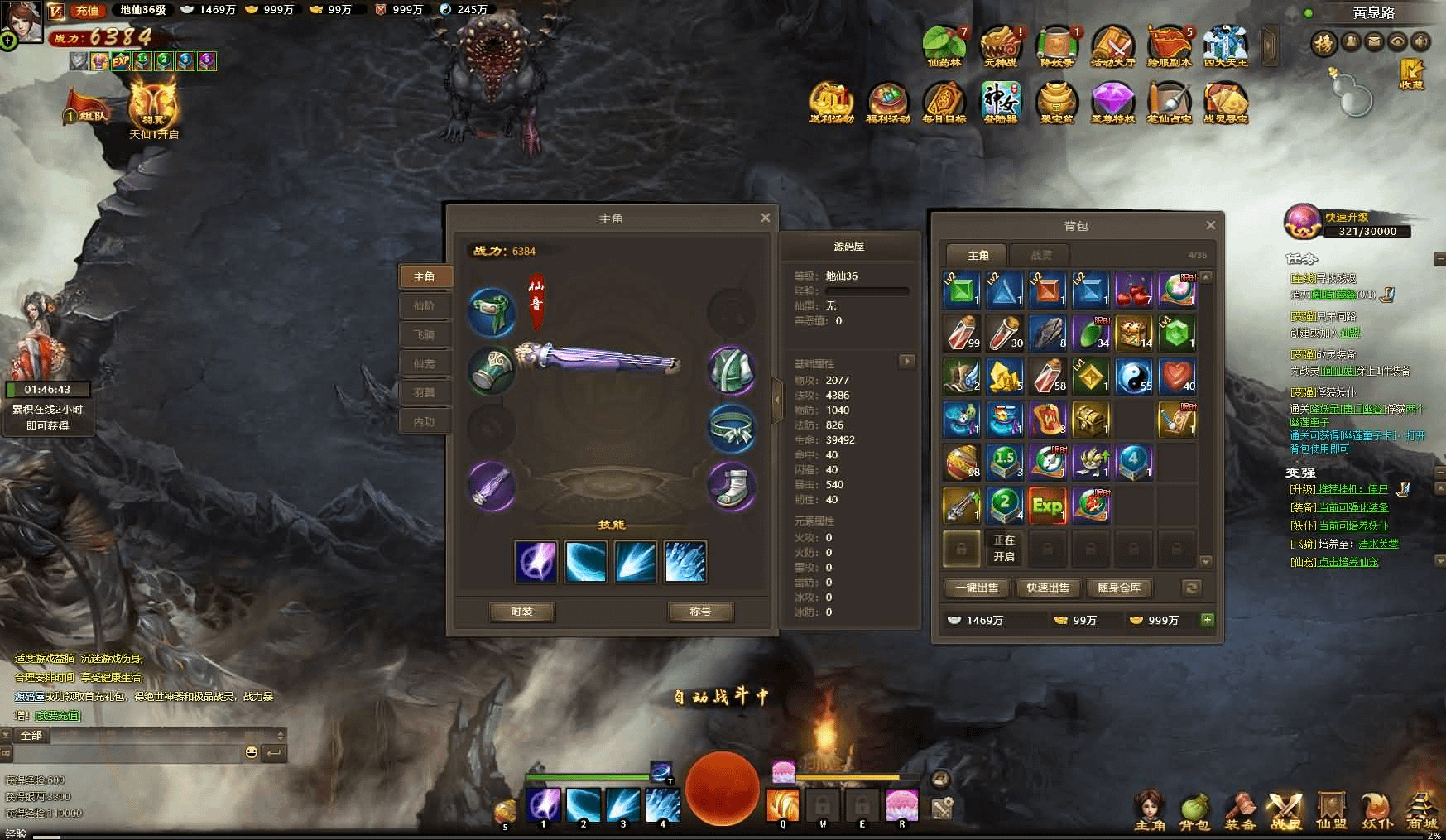Click the yin-yang item in the backpack
1446x840 pixels.
[x=1133, y=376]
